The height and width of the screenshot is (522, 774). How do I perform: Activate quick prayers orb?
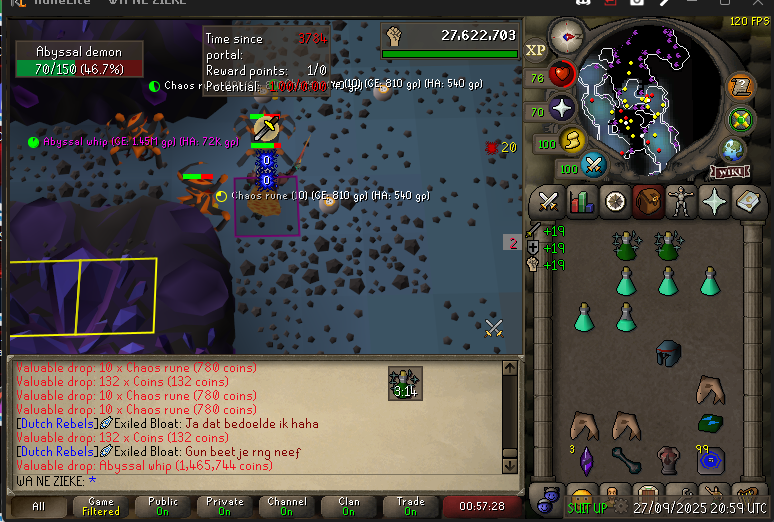pyautogui.click(x=563, y=108)
